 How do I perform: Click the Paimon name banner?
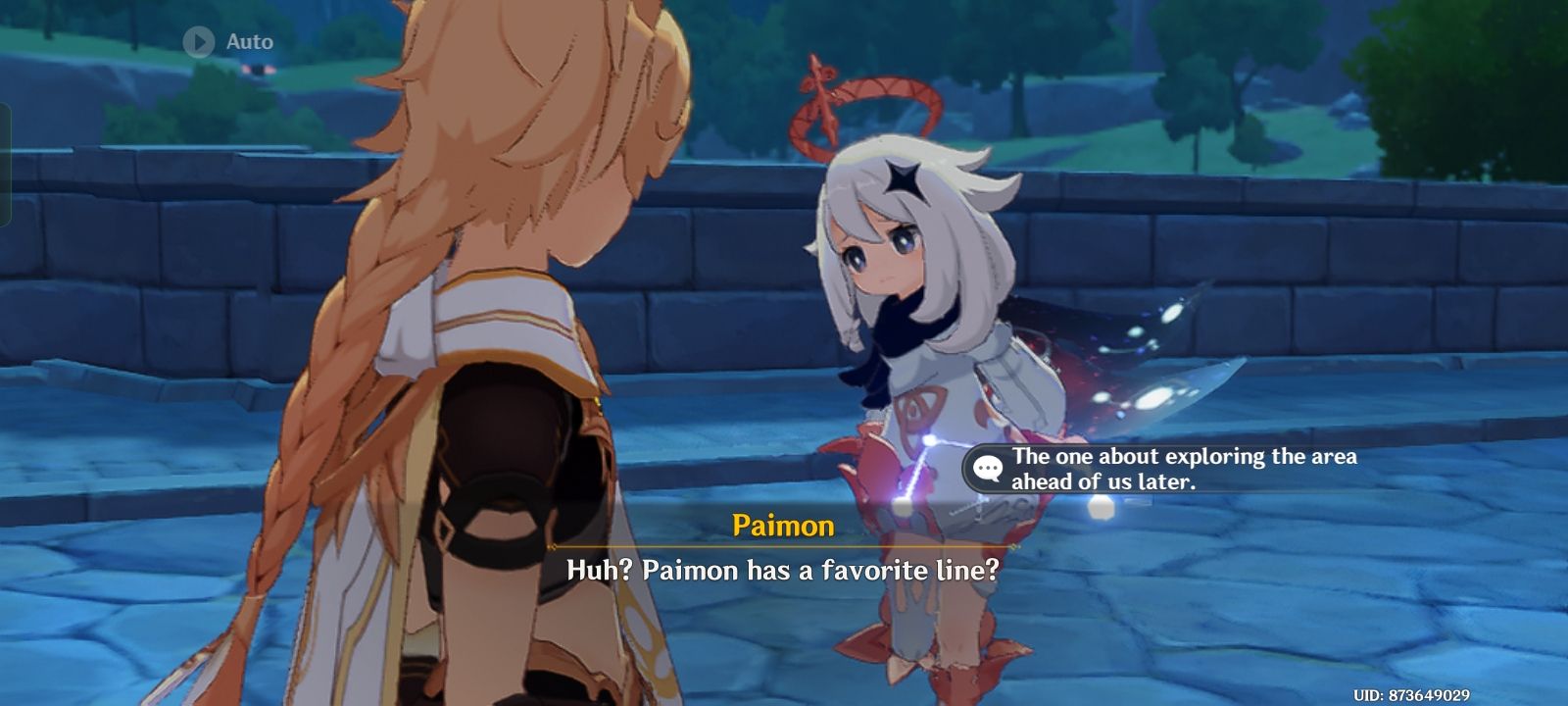click(x=781, y=525)
